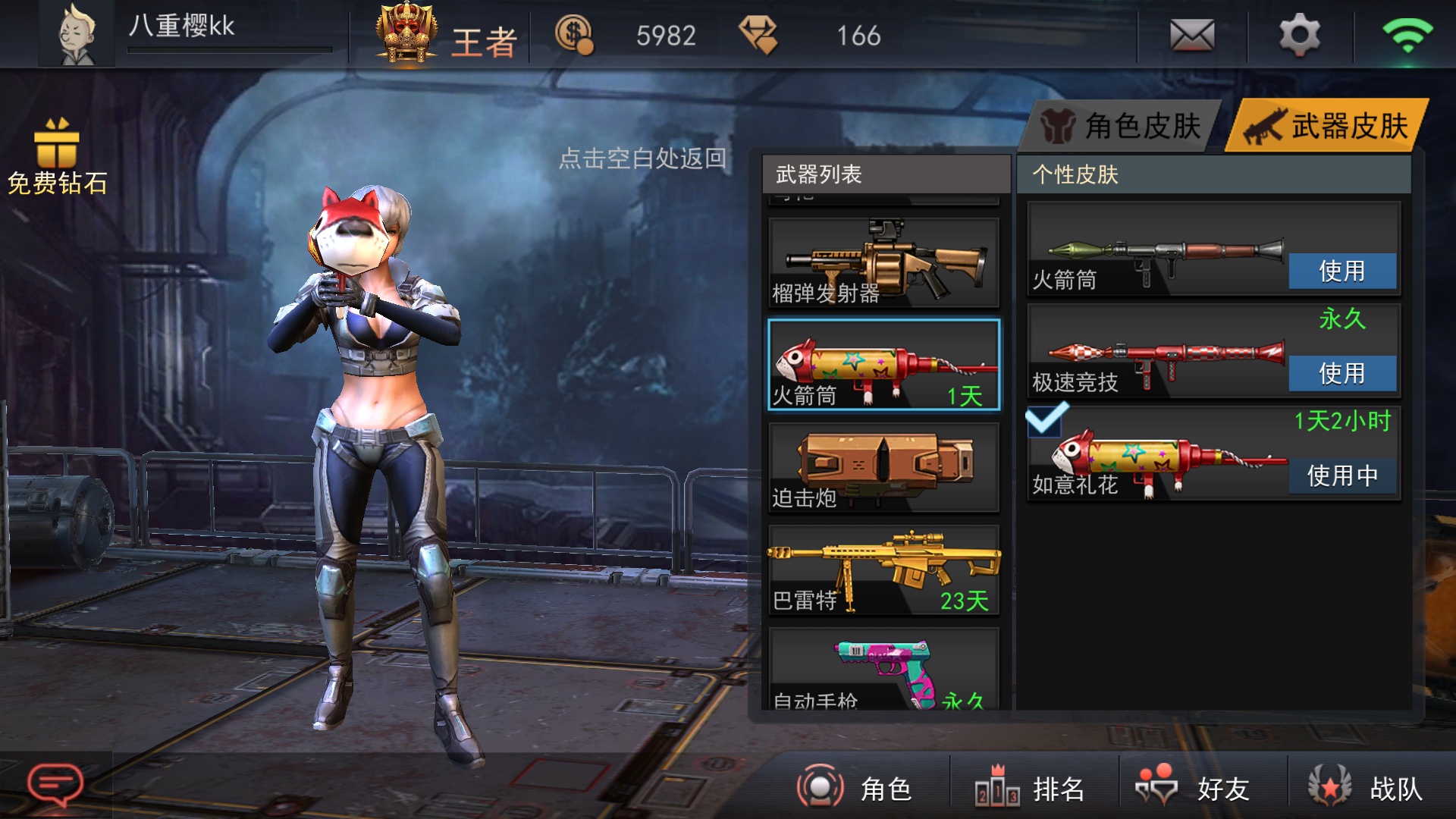
Task: Open the mail inbox icon
Action: (1193, 34)
